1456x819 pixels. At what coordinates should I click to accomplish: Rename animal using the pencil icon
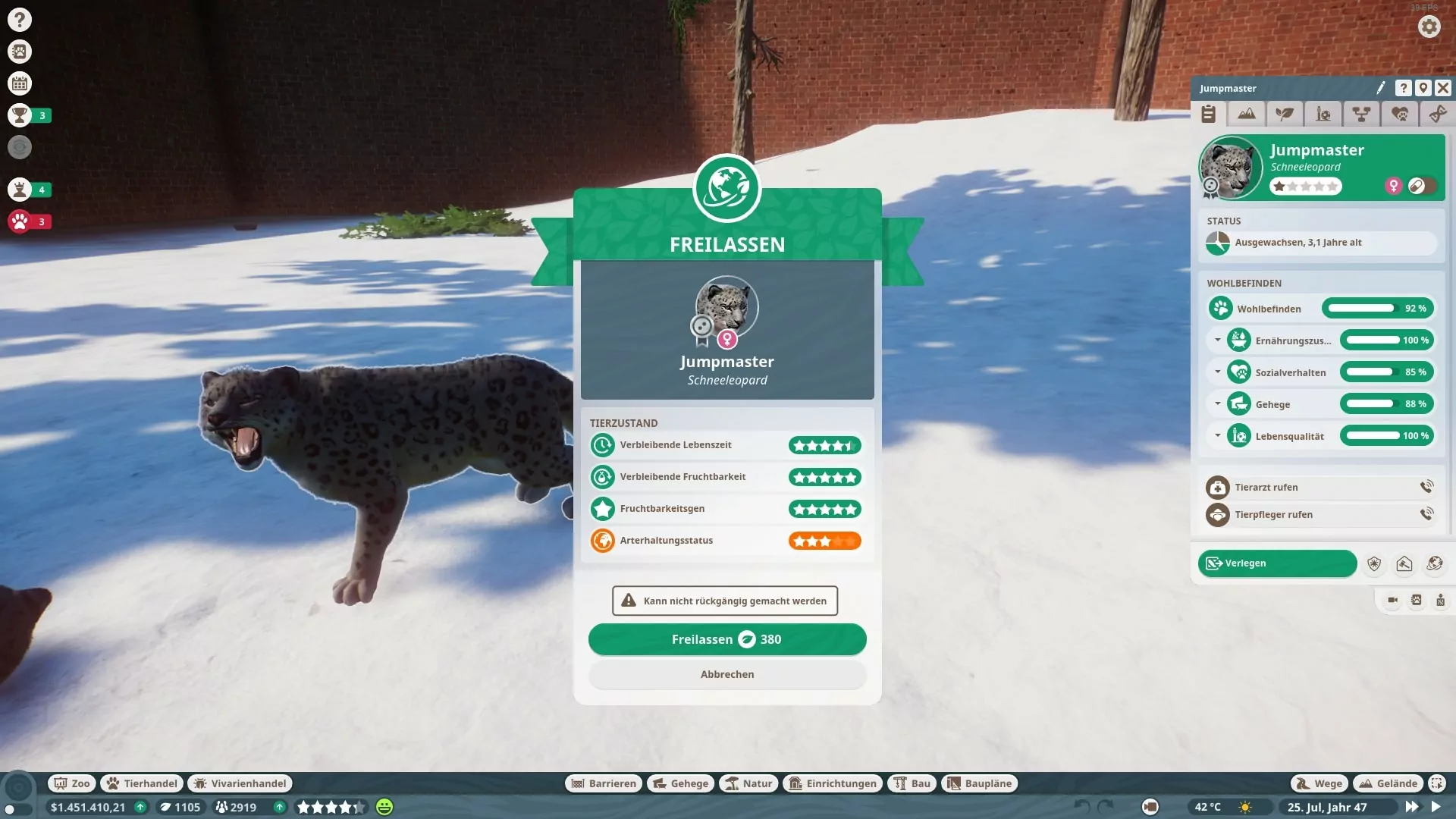tap(1381, 88)
